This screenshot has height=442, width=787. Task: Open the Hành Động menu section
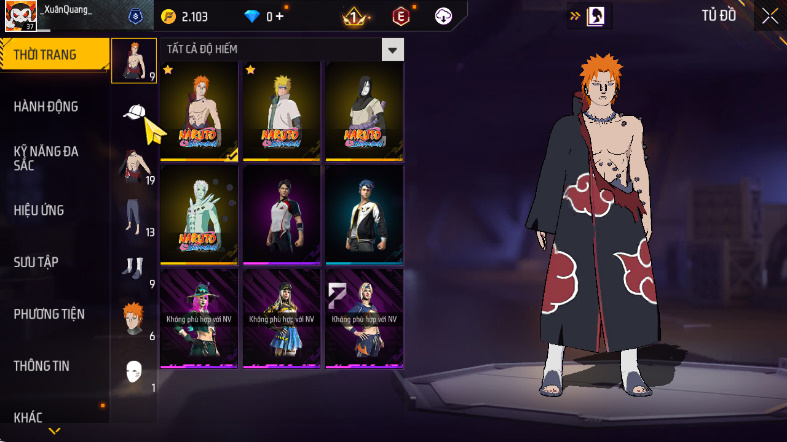pos(46,106)
